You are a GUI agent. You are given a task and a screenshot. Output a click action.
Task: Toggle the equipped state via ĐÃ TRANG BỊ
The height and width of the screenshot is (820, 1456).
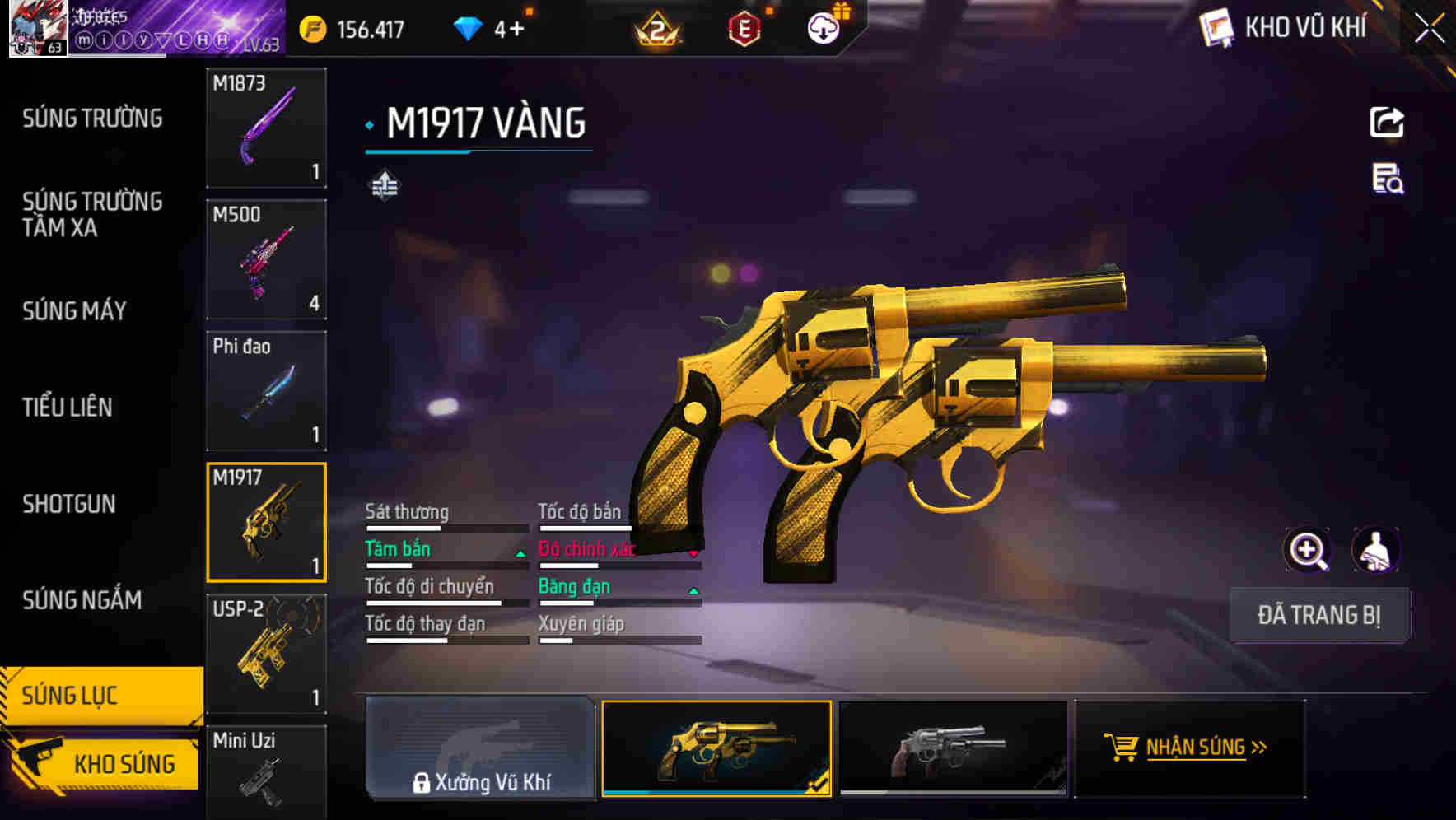tap(1320, 615)
